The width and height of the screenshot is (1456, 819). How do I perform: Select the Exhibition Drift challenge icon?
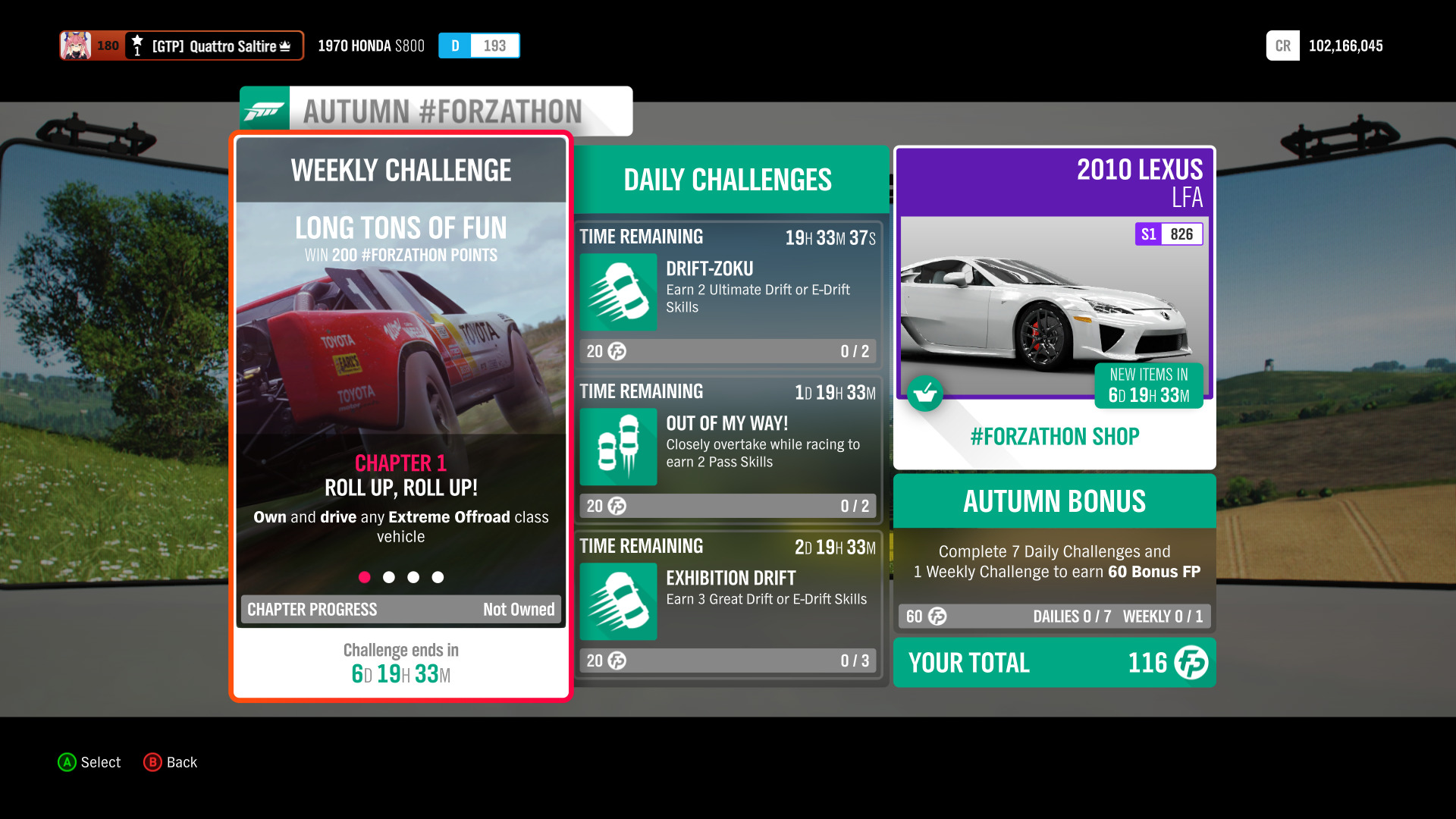pos(617,601)
